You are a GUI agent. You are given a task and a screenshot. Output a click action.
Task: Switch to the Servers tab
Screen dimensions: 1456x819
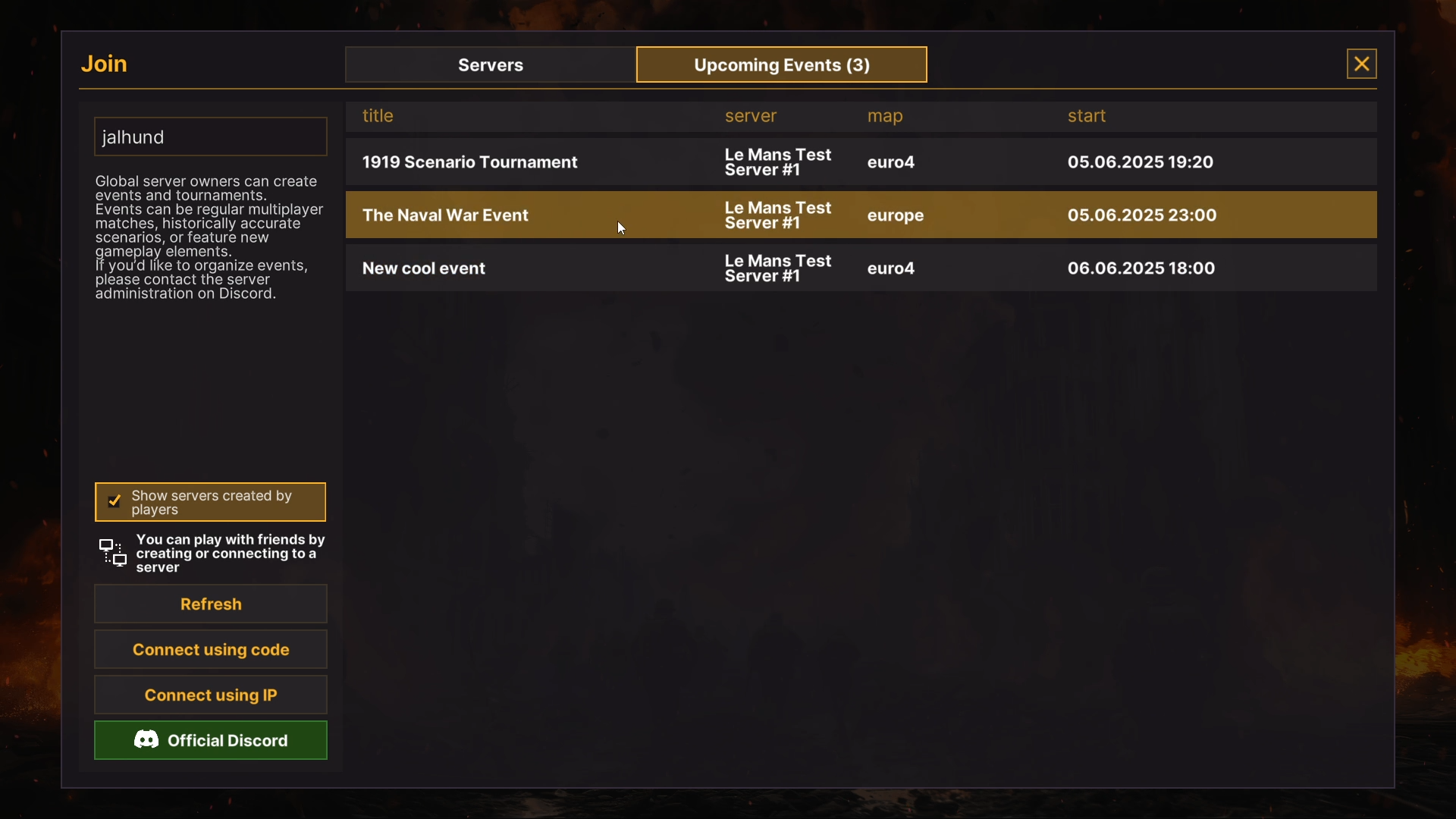coord(489,64)
